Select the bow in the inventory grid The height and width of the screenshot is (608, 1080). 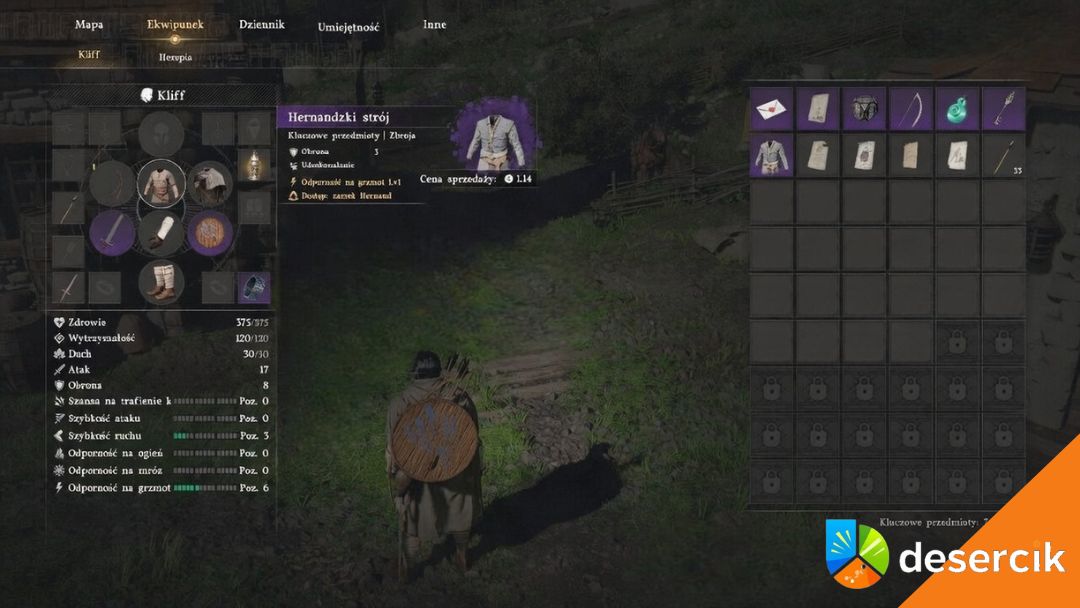(x=911, y=108)
